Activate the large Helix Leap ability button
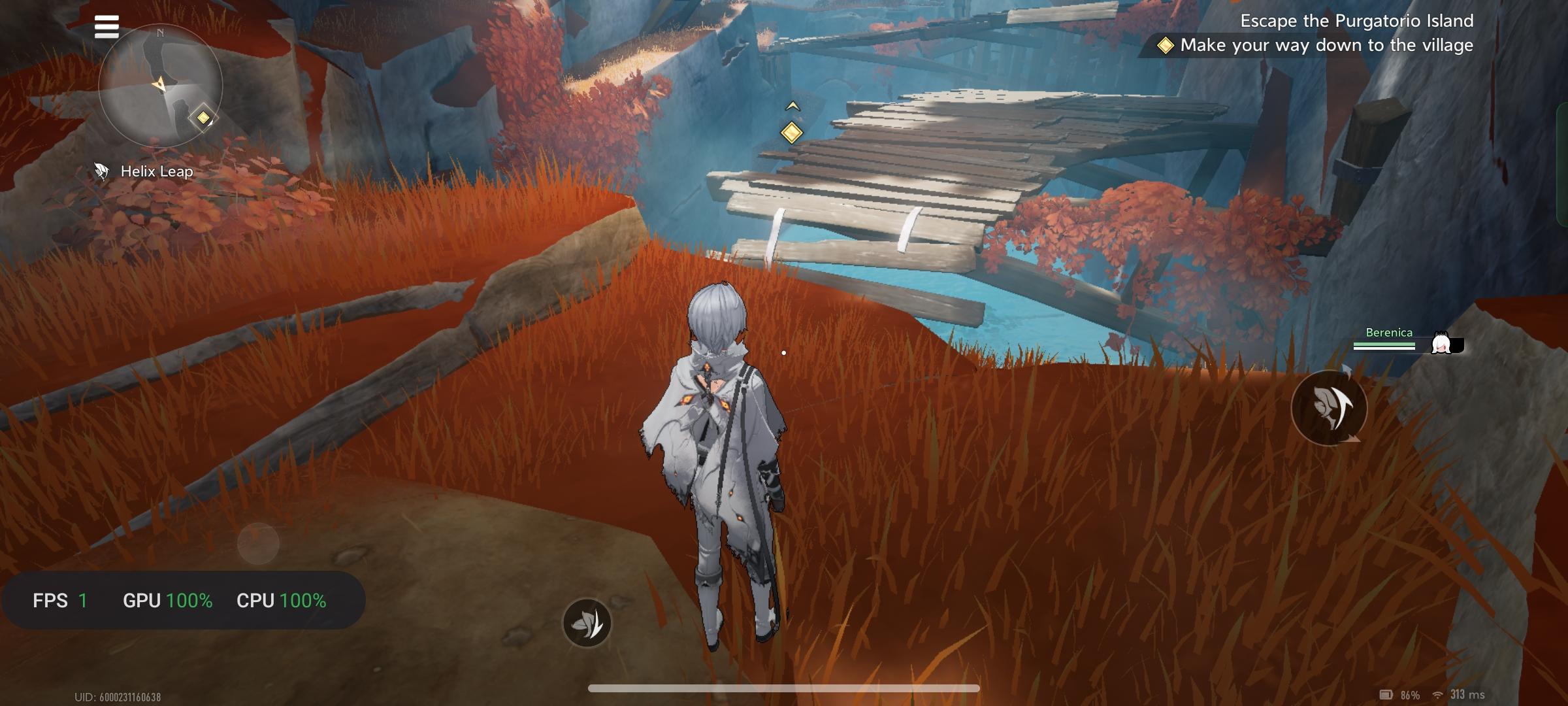1568x706 pixels. (1329, 408)
